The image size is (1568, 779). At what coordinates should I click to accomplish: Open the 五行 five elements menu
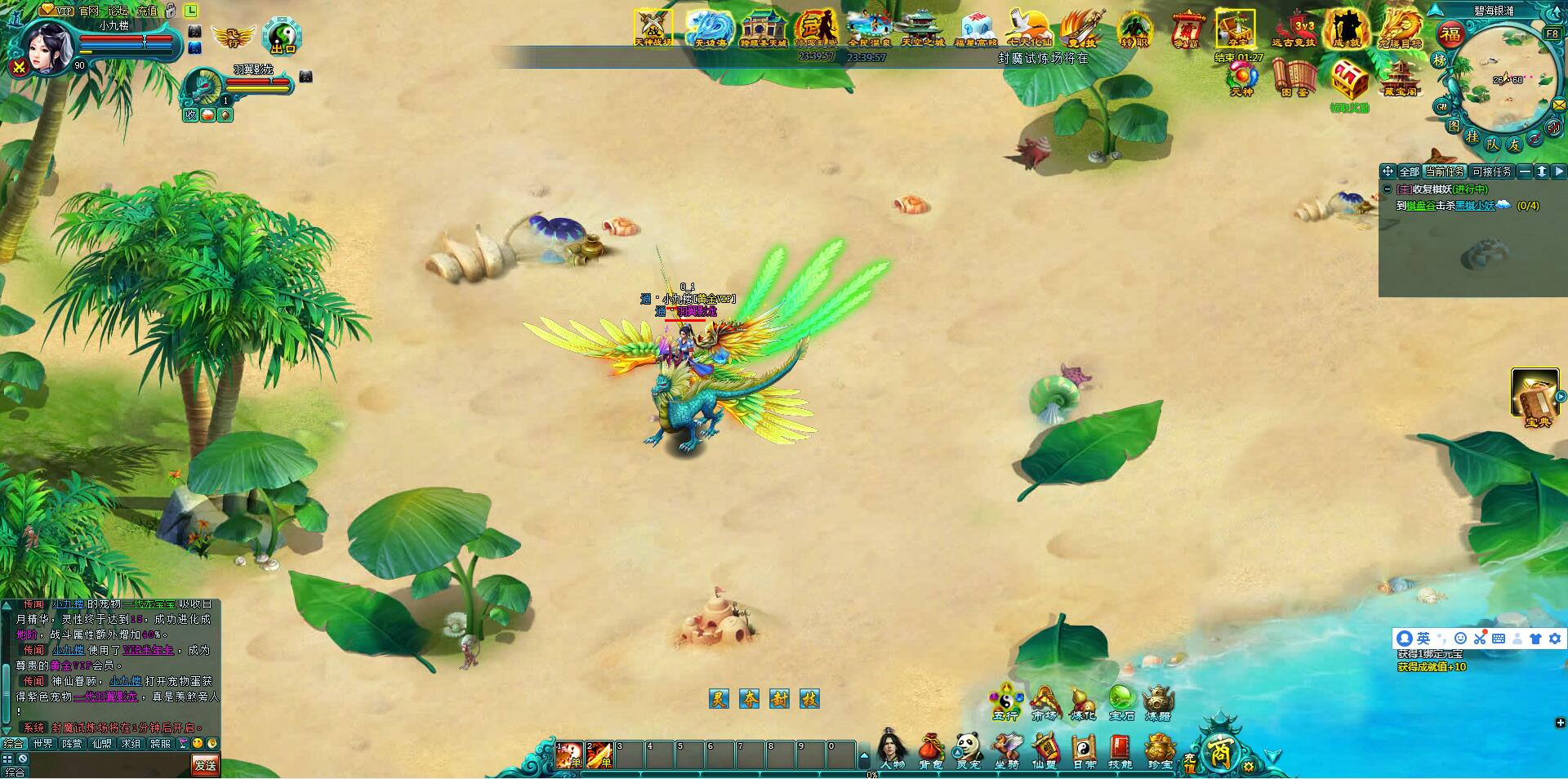1005,701
